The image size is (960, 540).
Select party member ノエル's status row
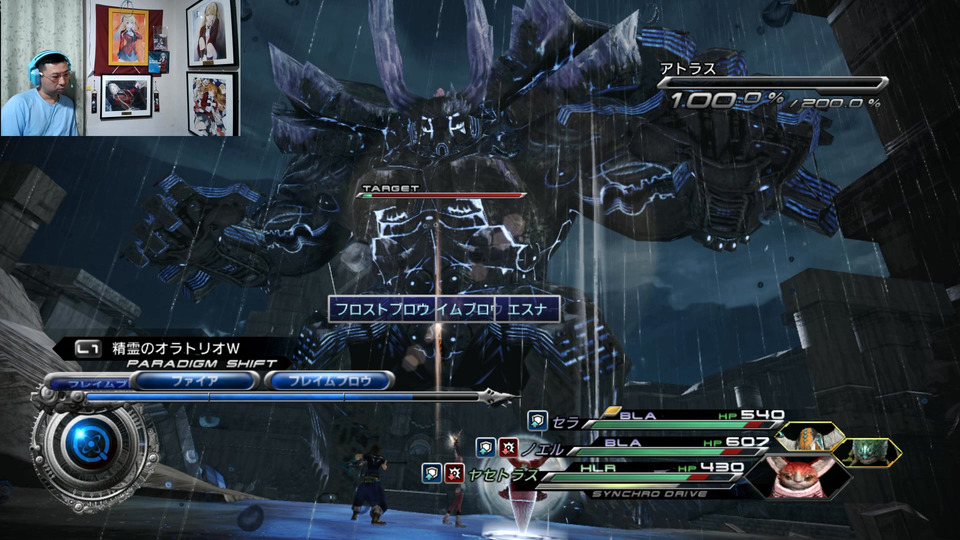point(640,445)
